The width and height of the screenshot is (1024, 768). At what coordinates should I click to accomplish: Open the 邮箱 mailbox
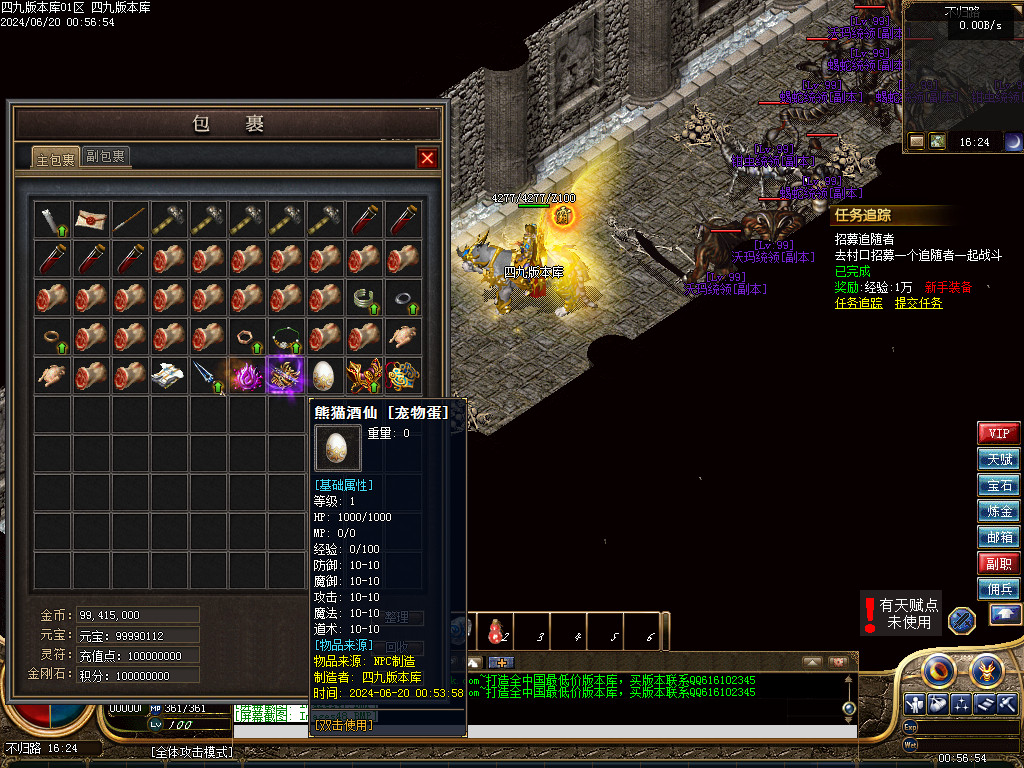(998, 537)
